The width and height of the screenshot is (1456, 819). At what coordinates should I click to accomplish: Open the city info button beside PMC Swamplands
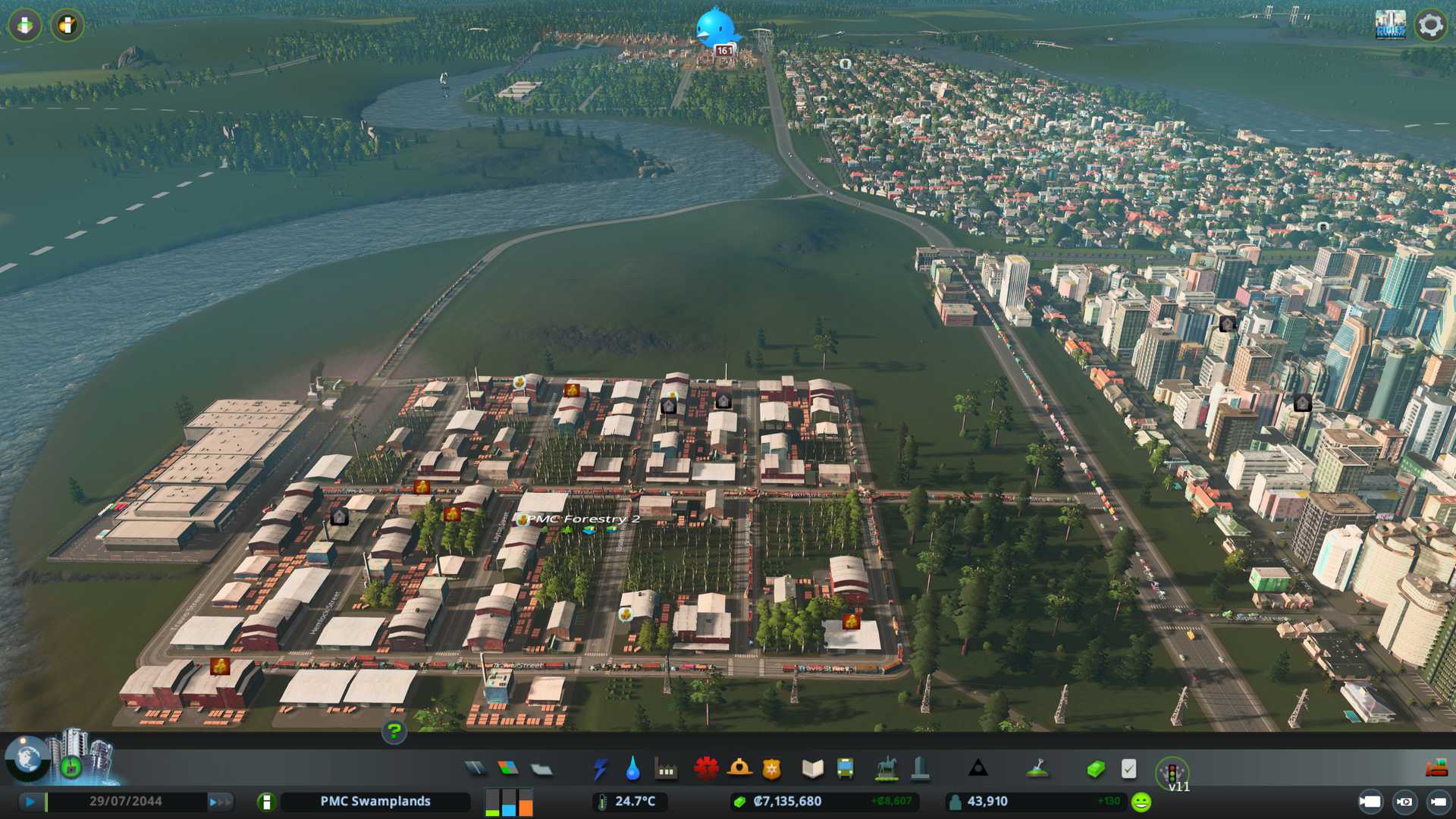click(x=266, y=802)
